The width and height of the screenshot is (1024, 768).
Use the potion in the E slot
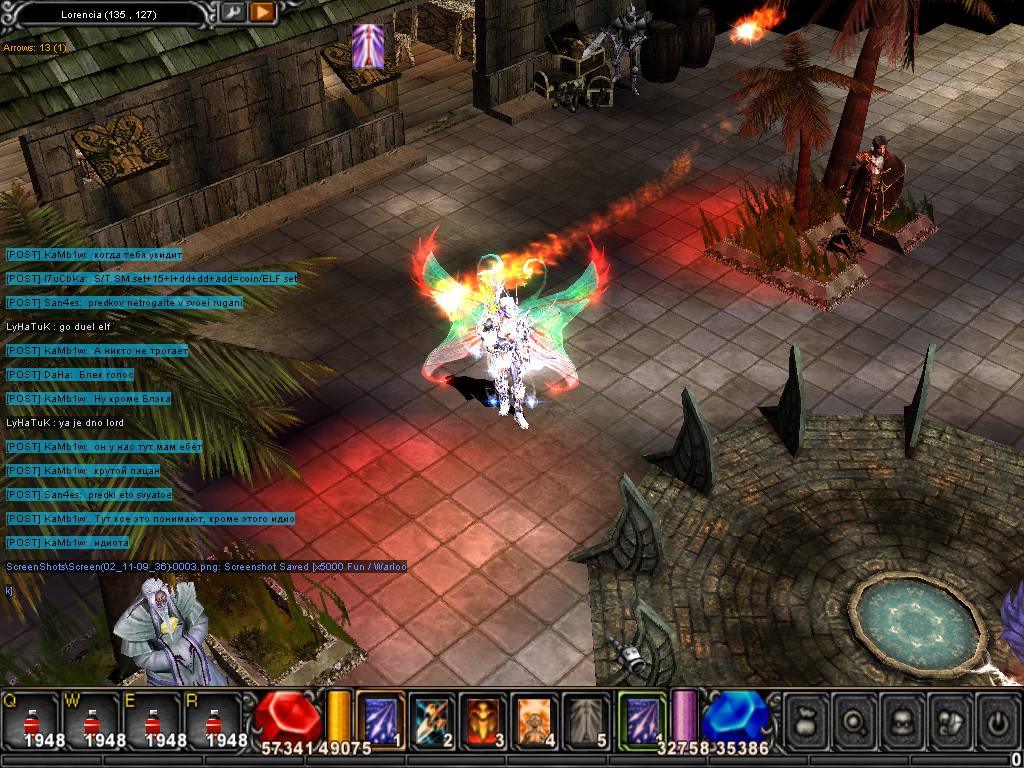pyautogui.click(x=154, y=722)
